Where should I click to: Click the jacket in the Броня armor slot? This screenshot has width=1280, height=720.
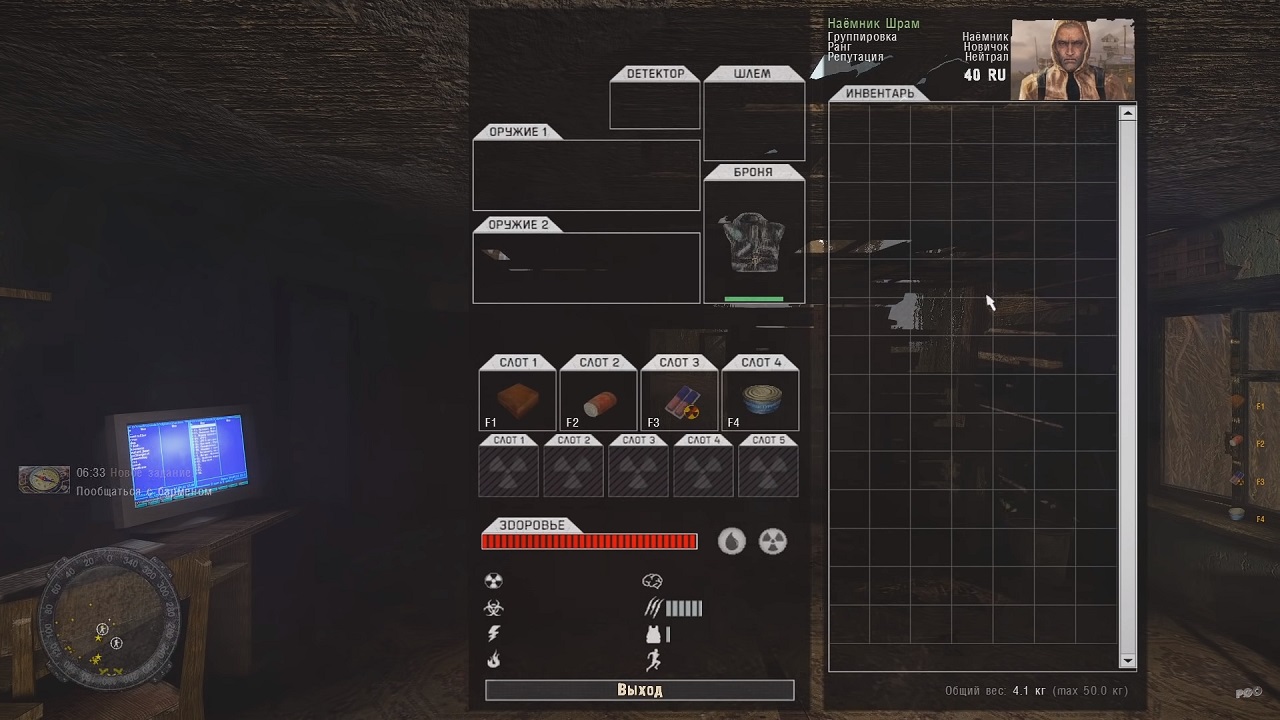click(x=754, y=242)
